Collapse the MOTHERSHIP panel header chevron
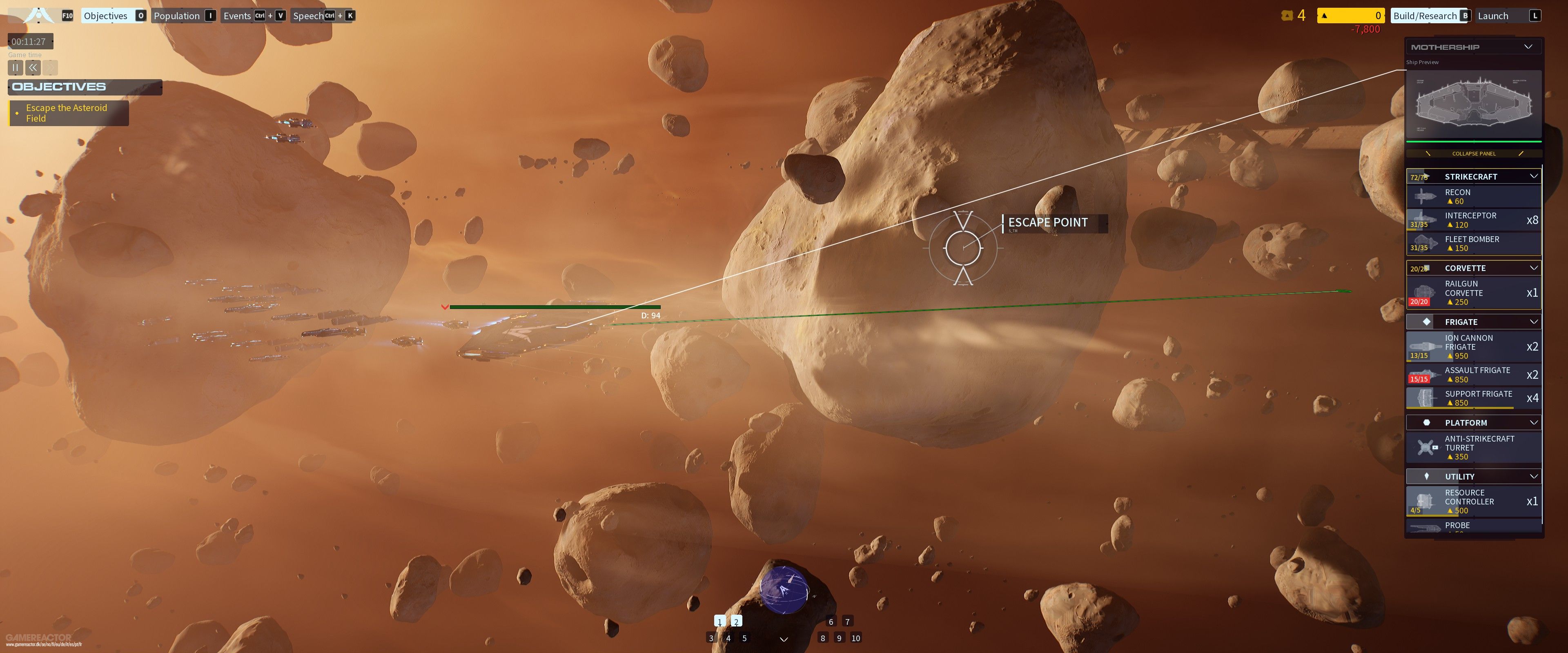Viewport: 1568px width, 653px height. 1528,46
